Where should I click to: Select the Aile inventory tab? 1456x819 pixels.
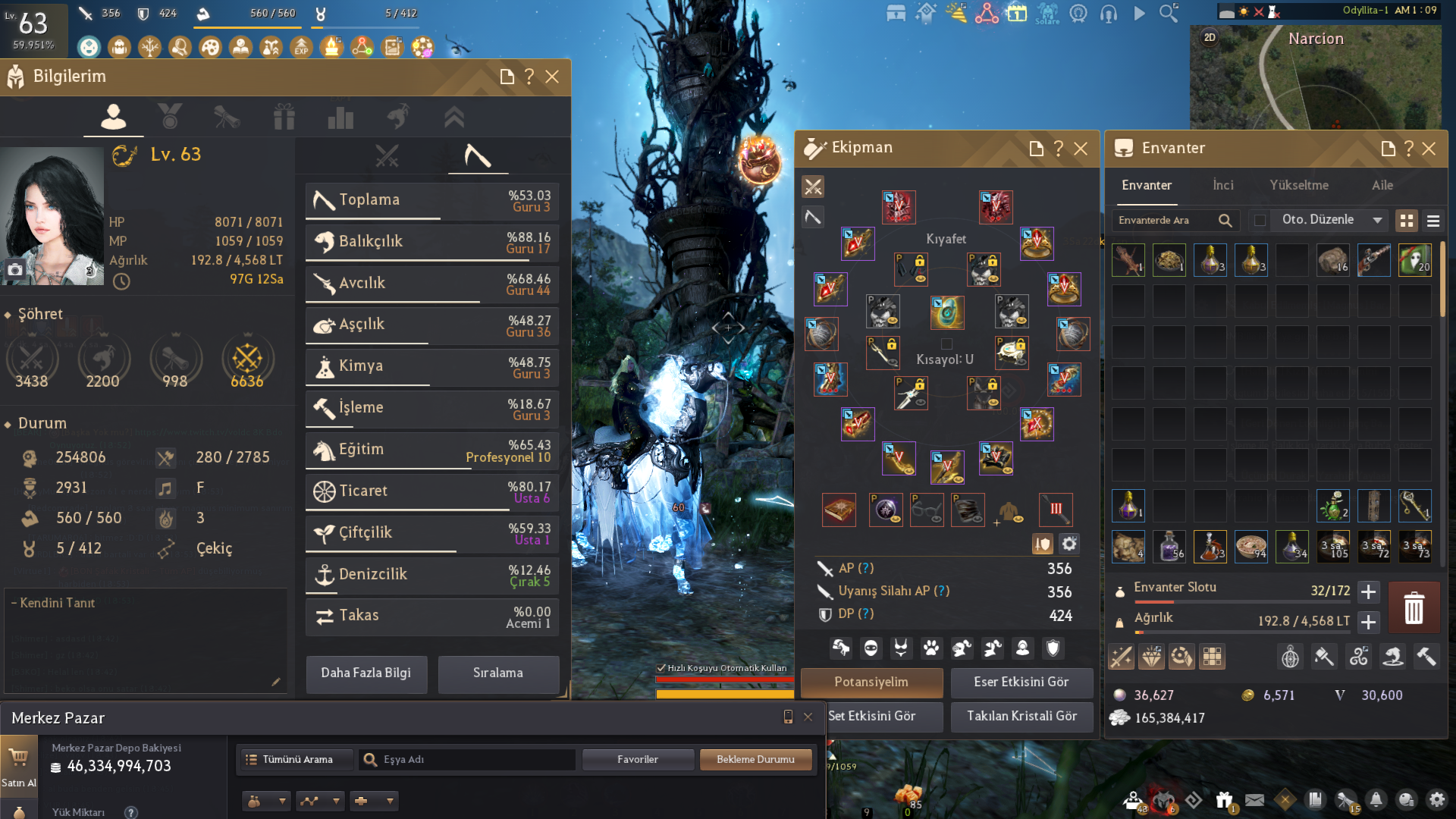click(x=1382, y=186)
